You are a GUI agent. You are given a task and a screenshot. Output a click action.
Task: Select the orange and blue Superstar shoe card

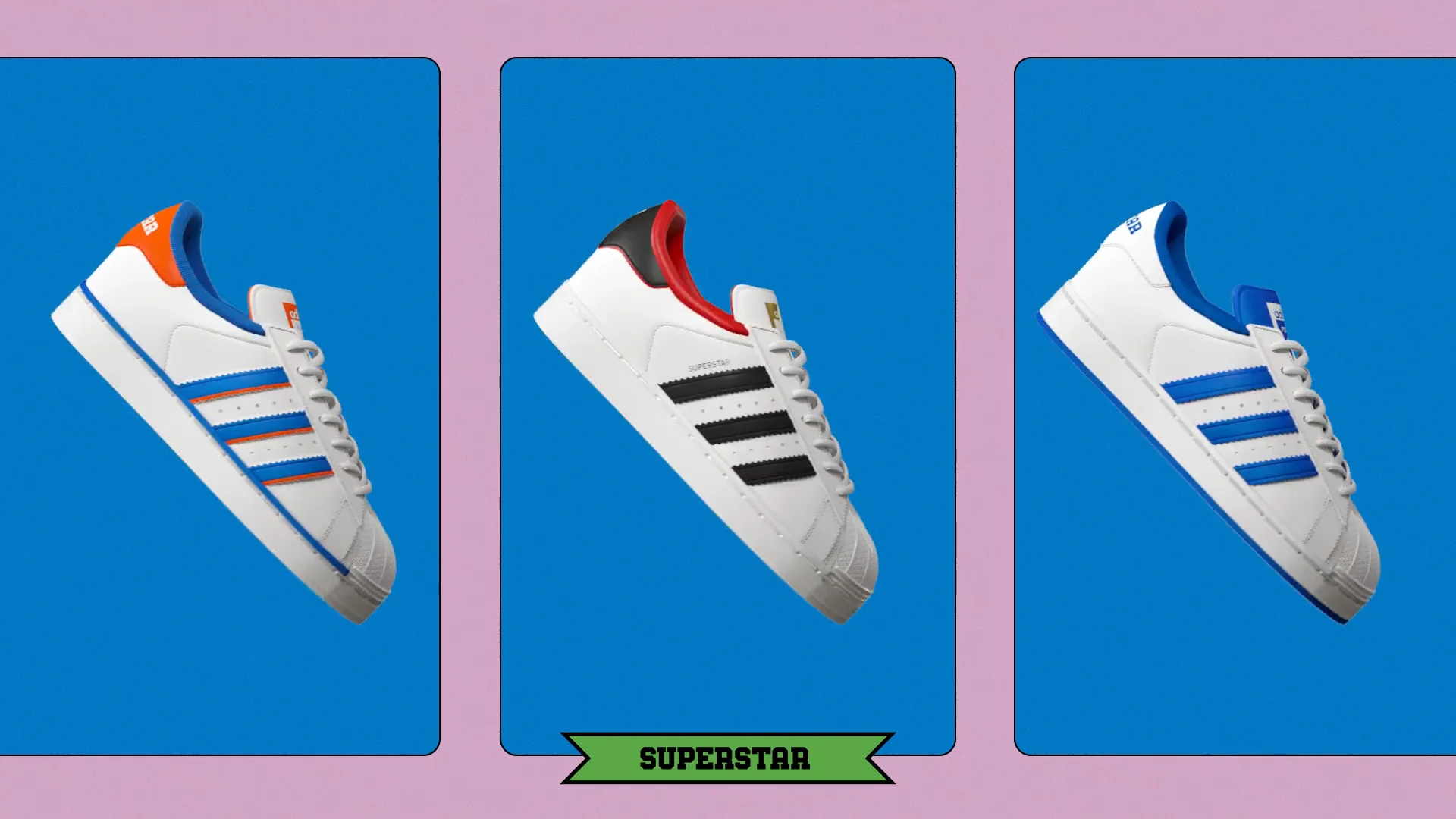coord(220,406)
